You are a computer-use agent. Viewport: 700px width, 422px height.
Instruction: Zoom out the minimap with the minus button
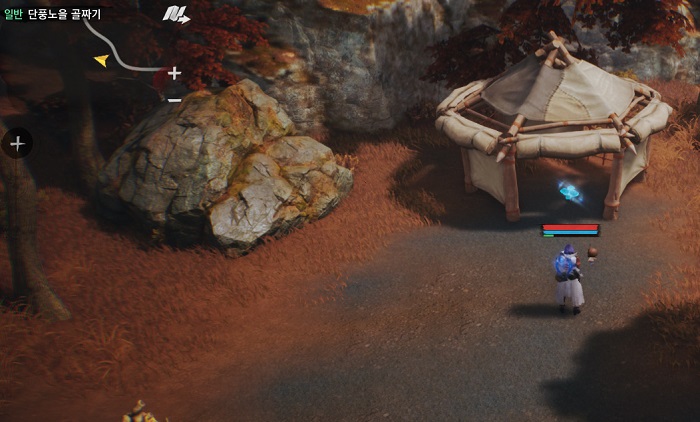point(174,99)
